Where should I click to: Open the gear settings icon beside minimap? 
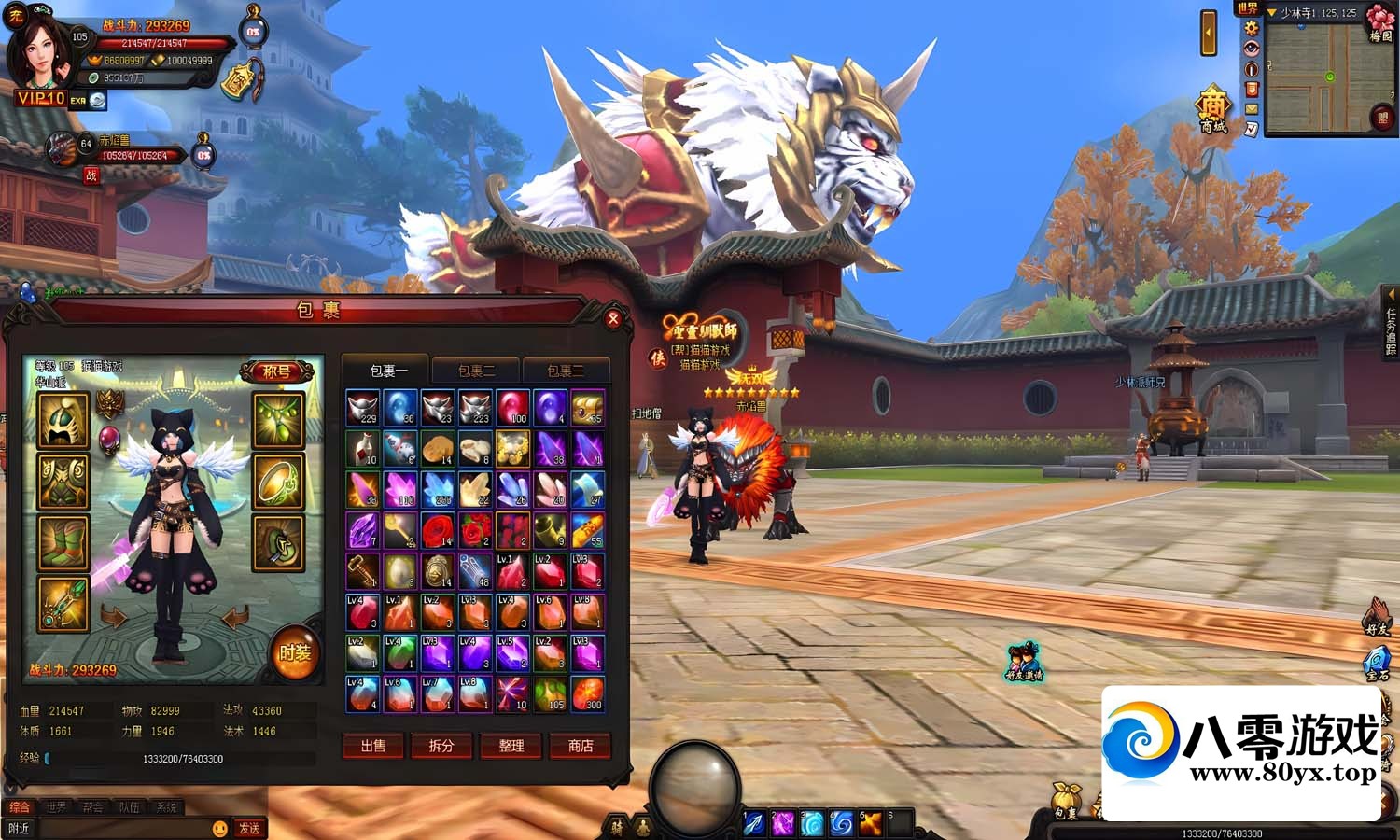coord(1252,28)
